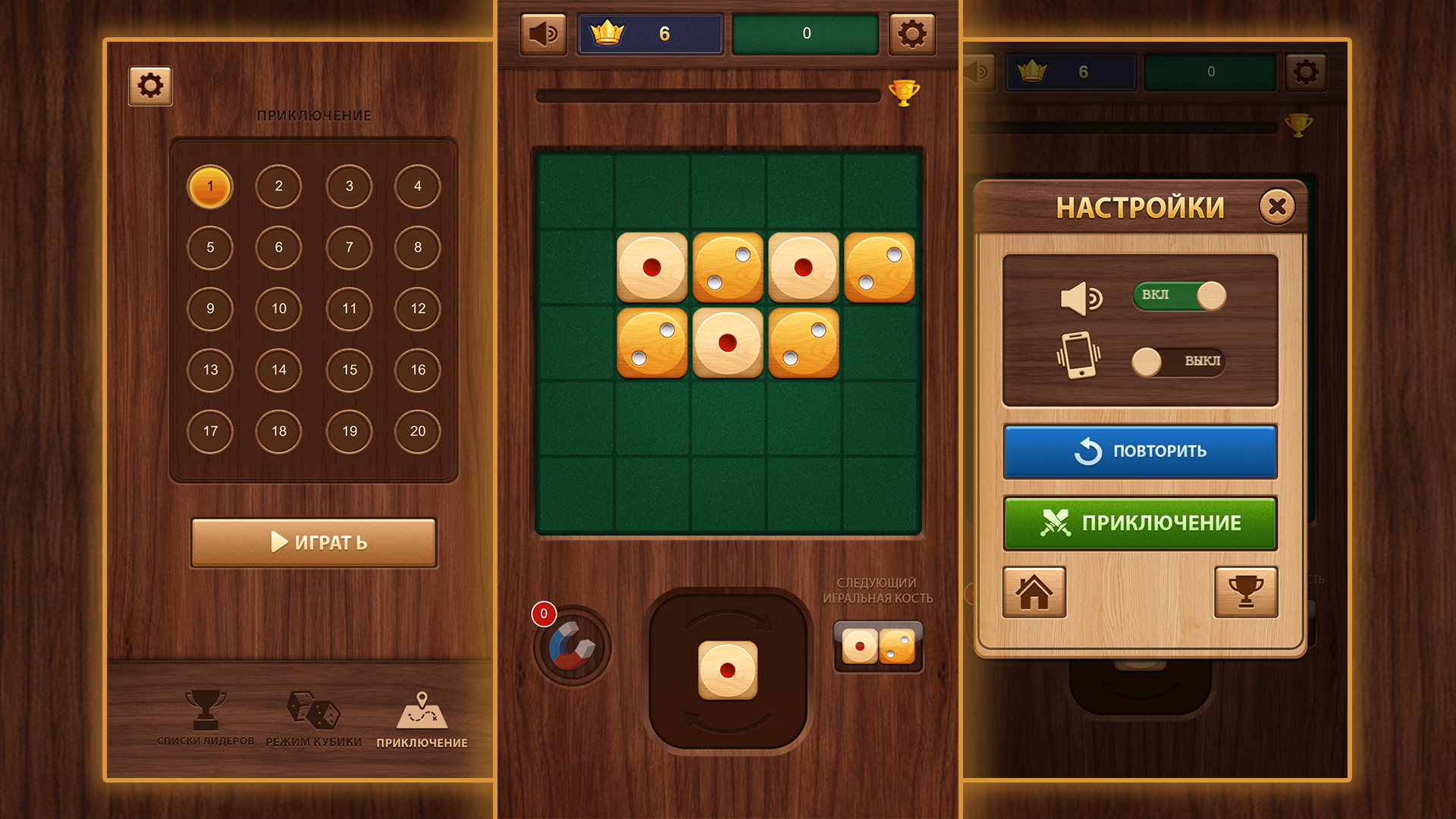Screen dimensions: 1456x819
Task: Close the НАСТРОЙКИ dialog
Action: tap(1276, 206)
